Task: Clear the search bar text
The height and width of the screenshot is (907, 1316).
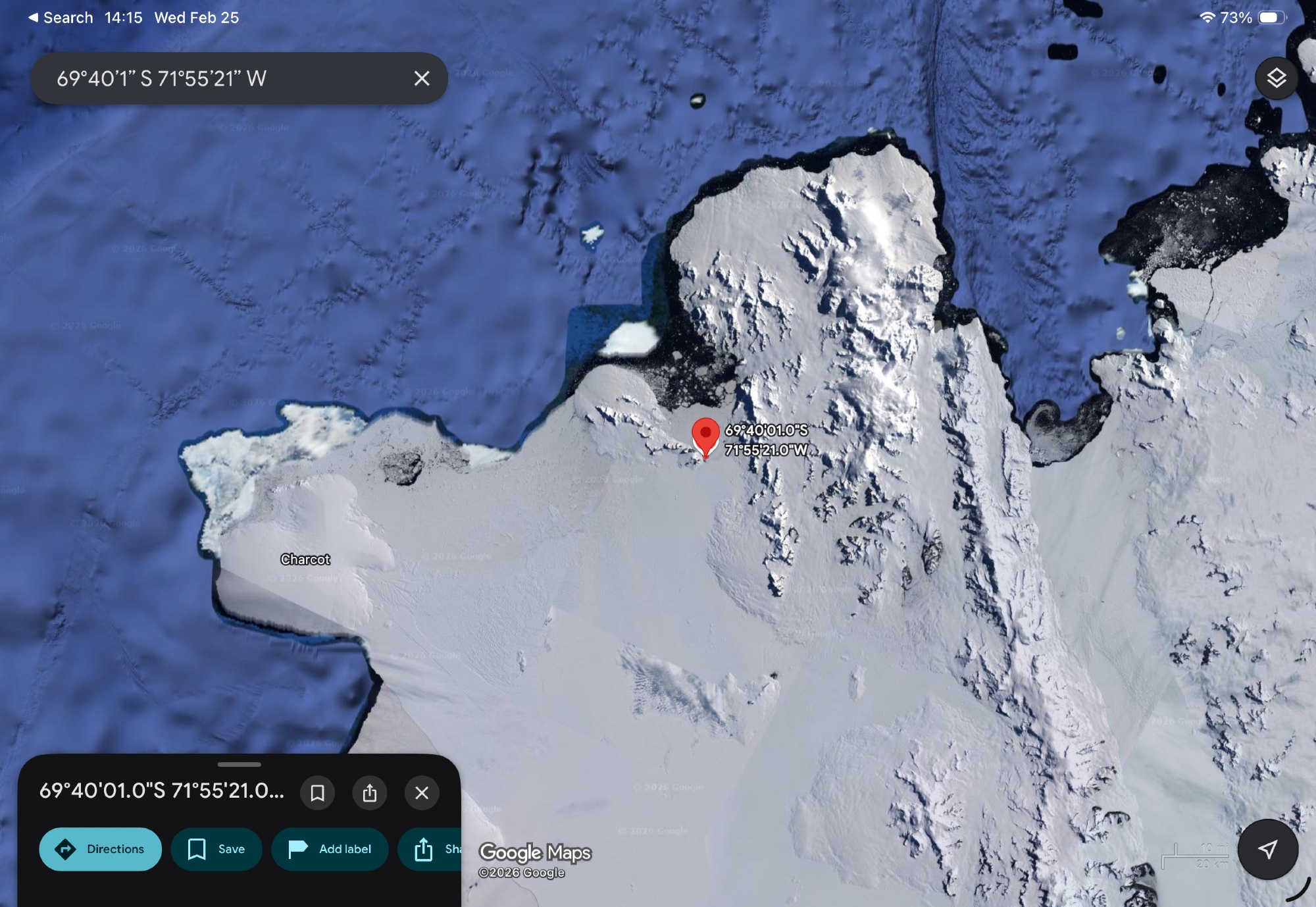Action: (422, 78)
